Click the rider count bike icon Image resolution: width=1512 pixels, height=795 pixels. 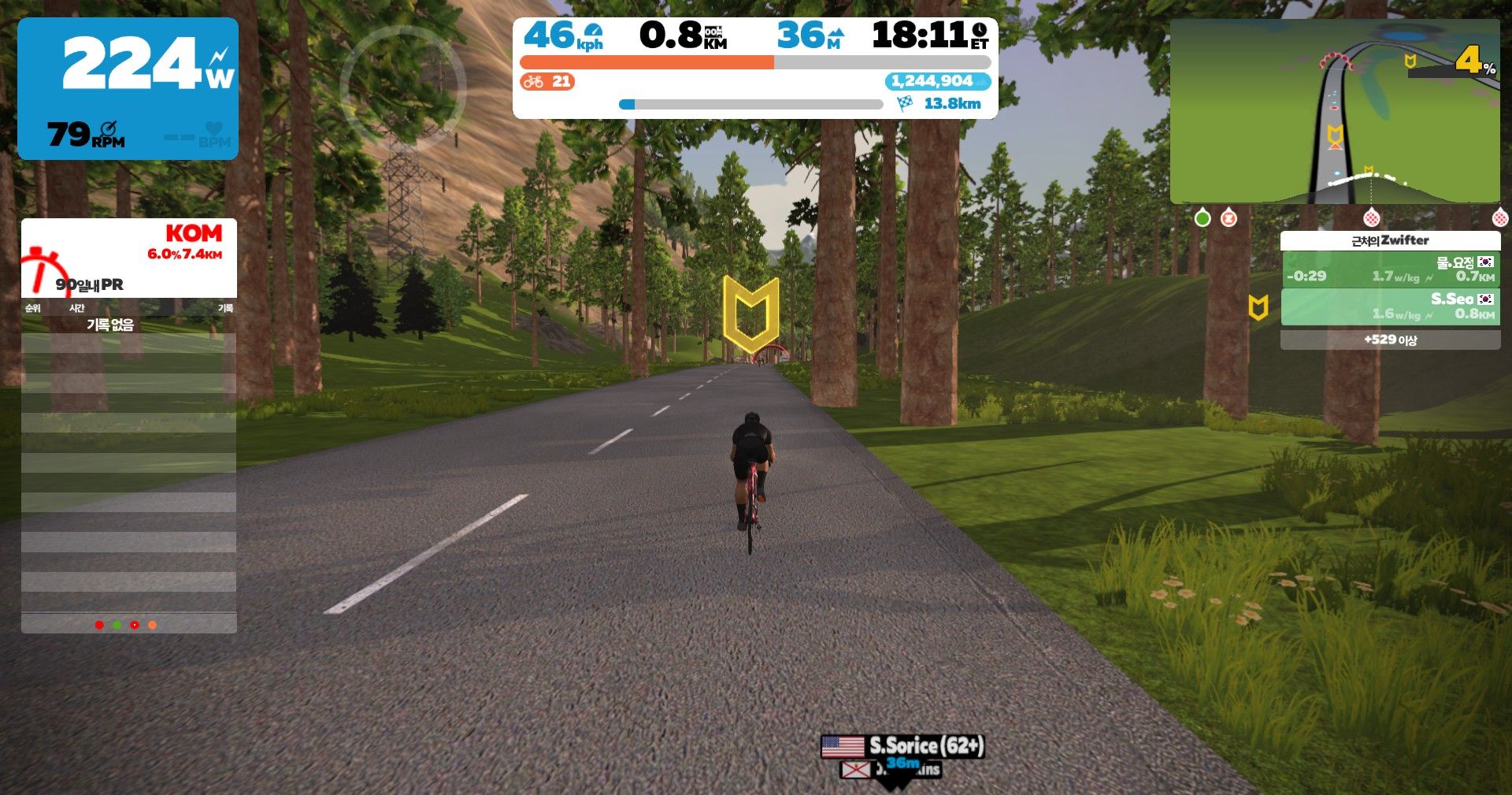point(534,81)
